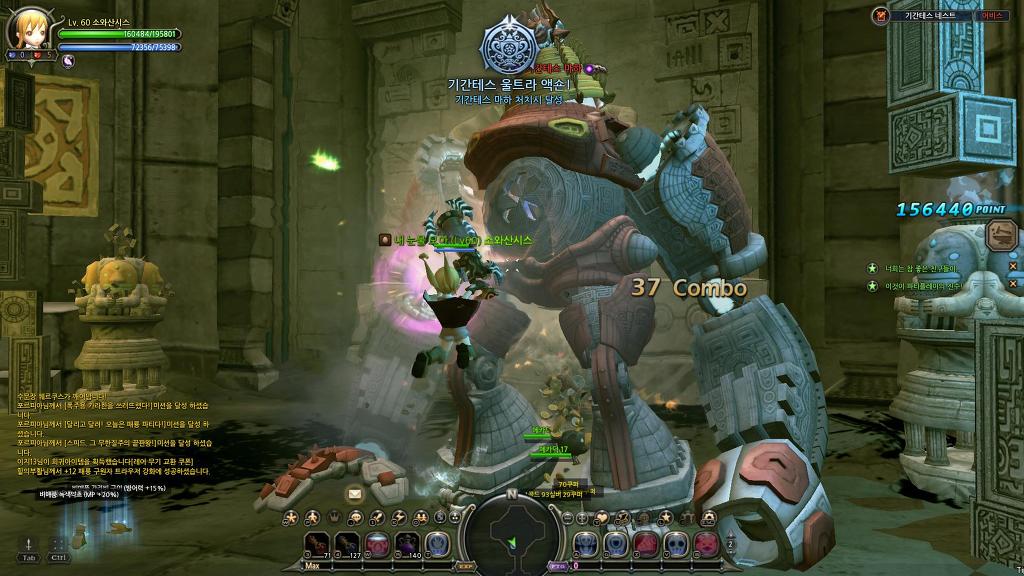Viewport: 1024px width, 576px height.
Task: Open the mail envelope notification
Action: tap(354, 493)
